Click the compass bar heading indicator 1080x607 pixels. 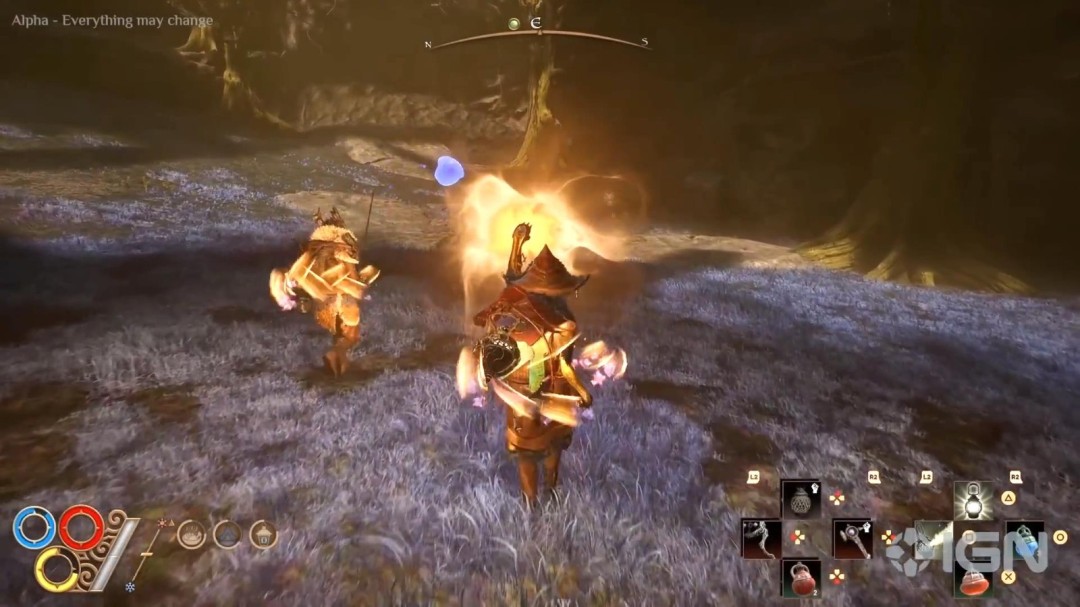pos(536,24)
